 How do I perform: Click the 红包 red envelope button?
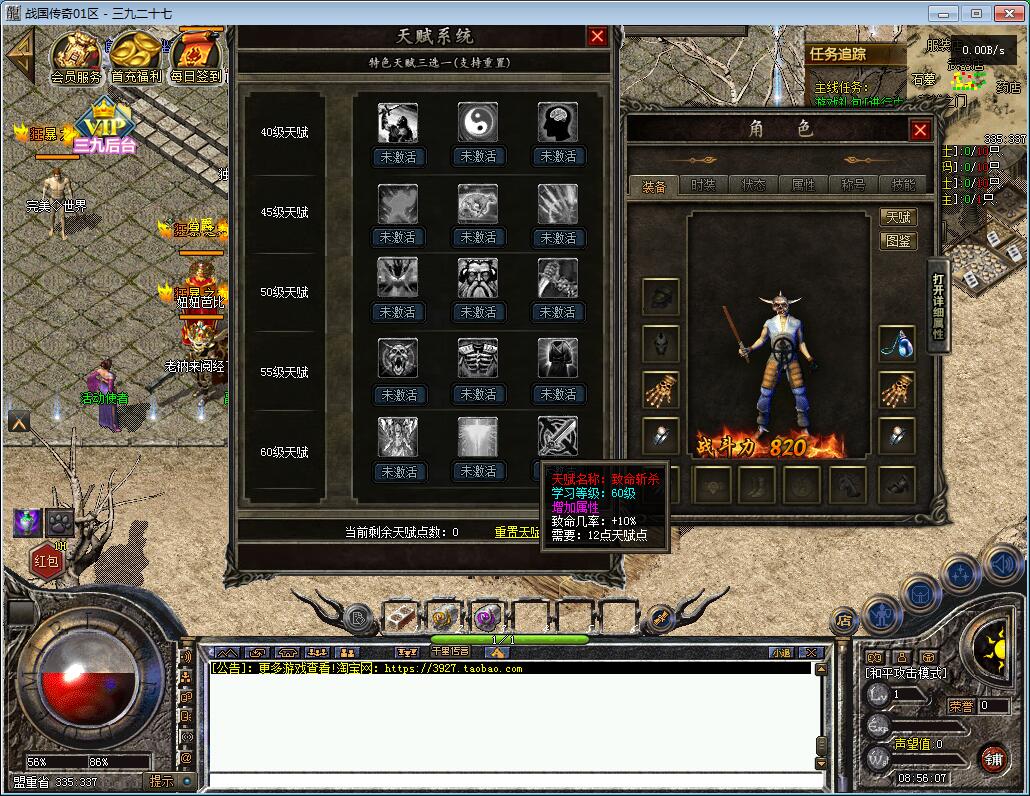[47, 561]
